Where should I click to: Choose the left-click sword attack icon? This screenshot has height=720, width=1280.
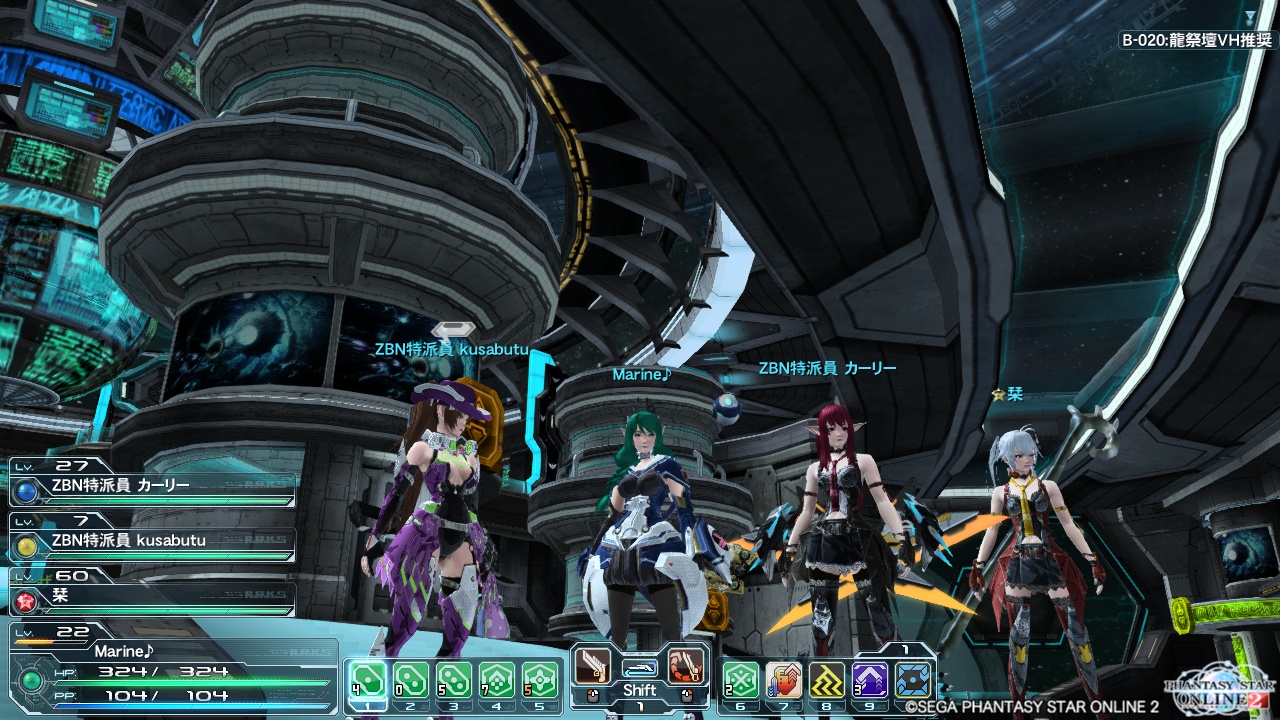592,665
